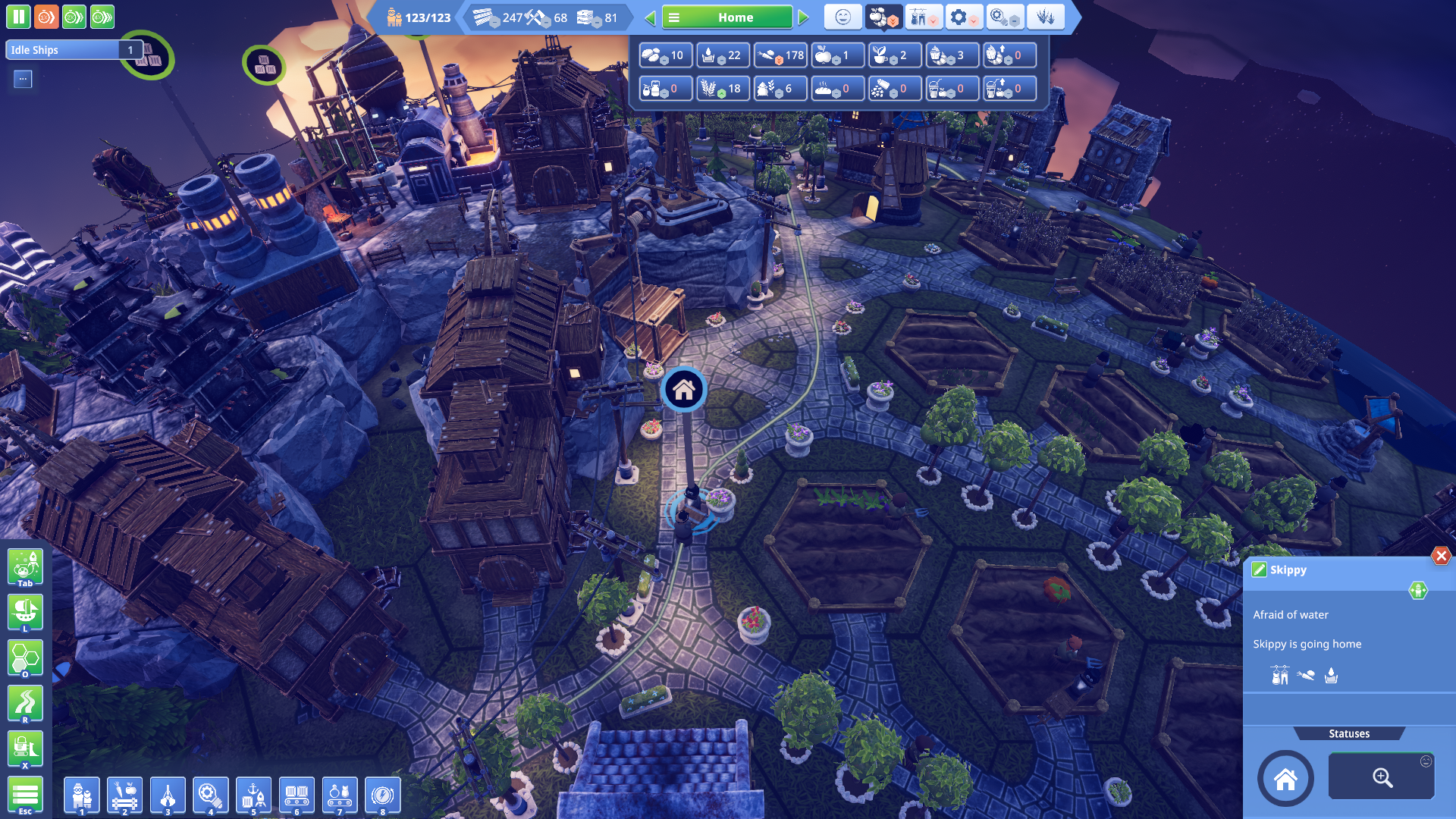Screen dimensions: 1456x819
Task: Toggle the happiness face overlay
Action: 843,17
